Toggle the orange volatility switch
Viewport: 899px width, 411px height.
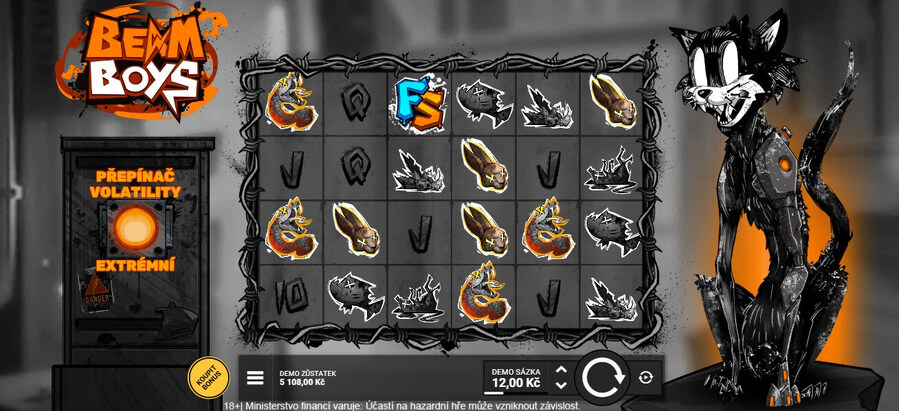coord(133,228)
